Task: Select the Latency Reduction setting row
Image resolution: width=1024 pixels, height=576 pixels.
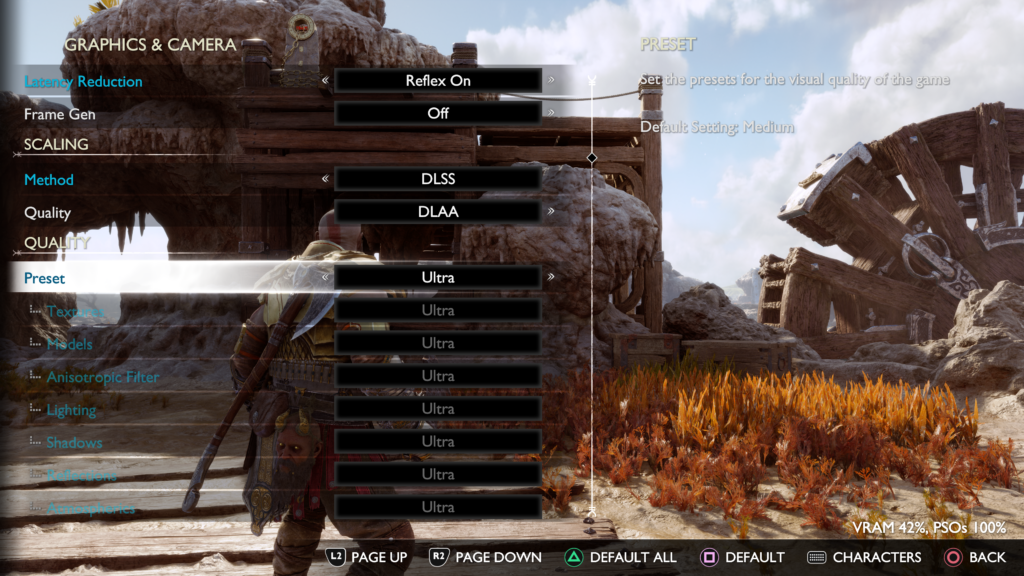Action: tap(84, 81)
